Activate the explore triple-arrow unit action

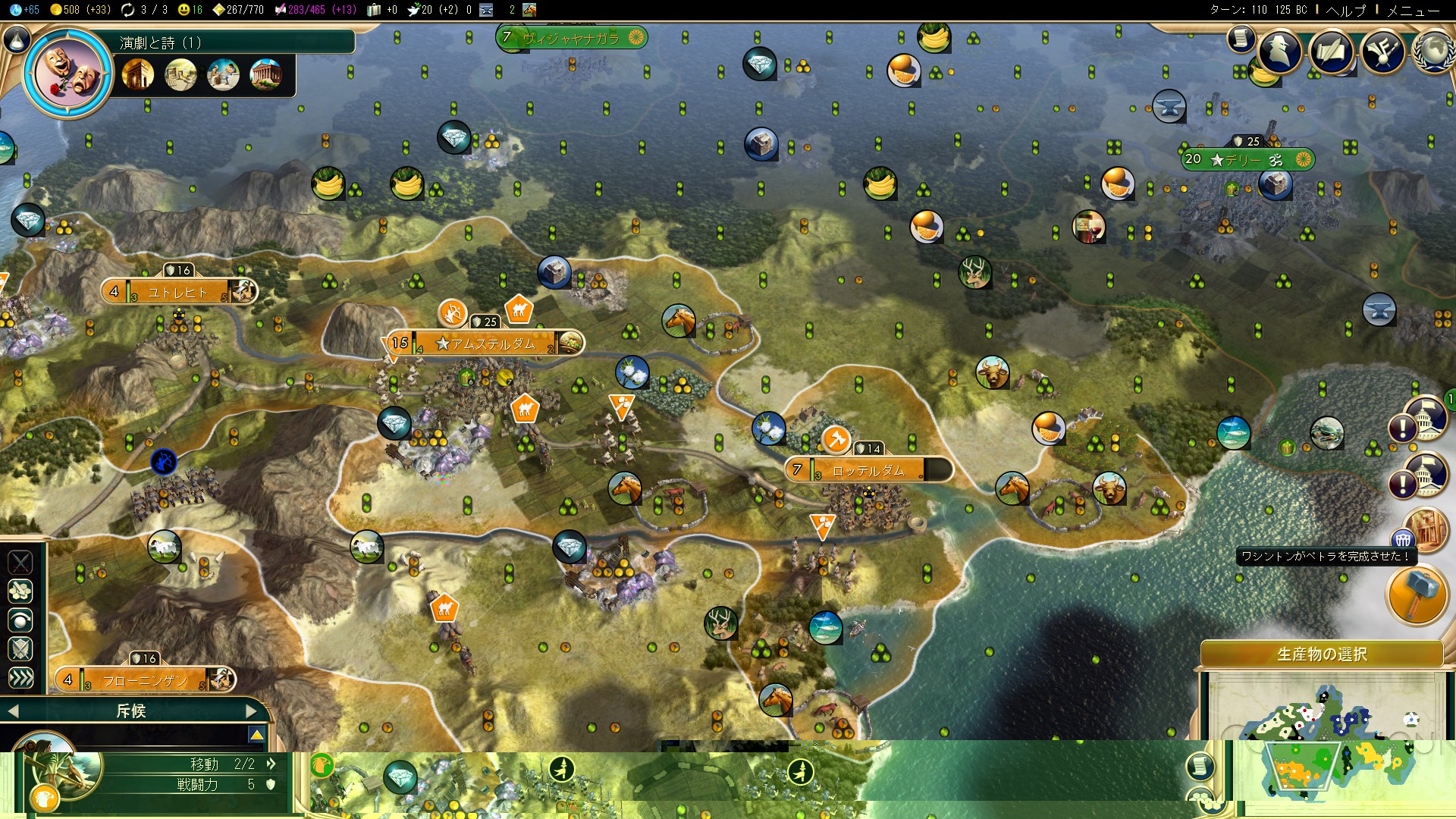pos(20,677)
